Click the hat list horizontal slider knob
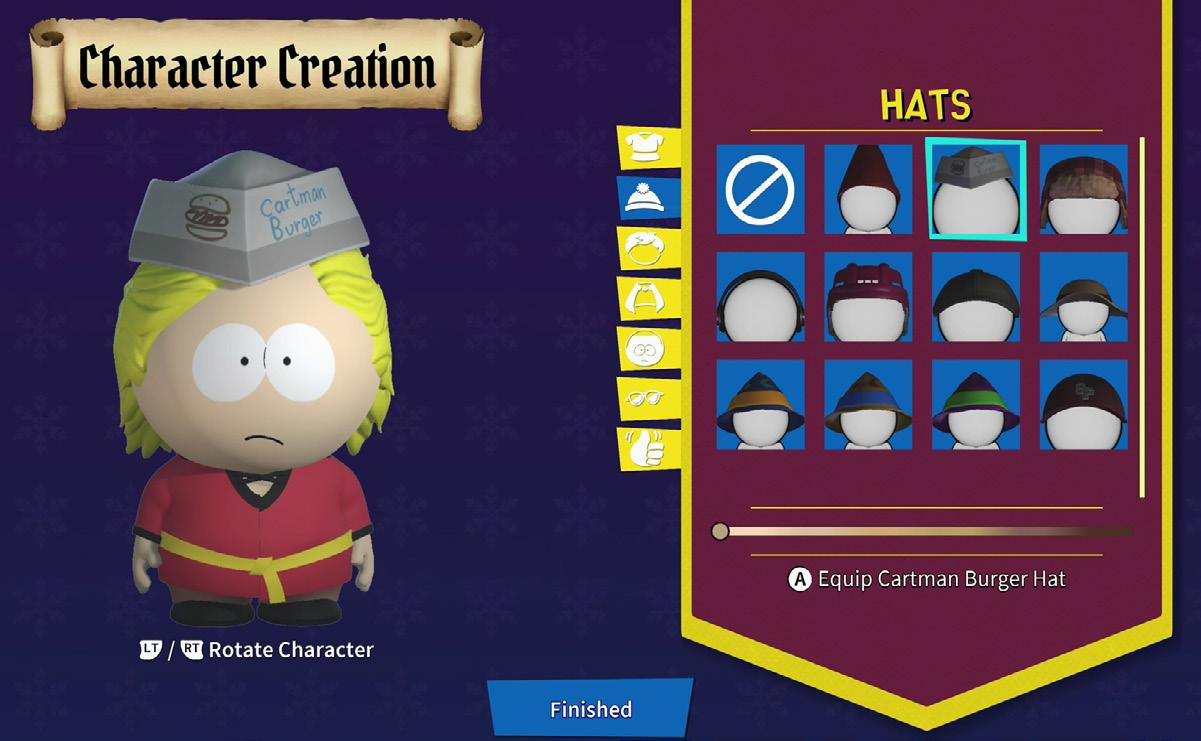The image size is (1201, 741). point(720,531)
